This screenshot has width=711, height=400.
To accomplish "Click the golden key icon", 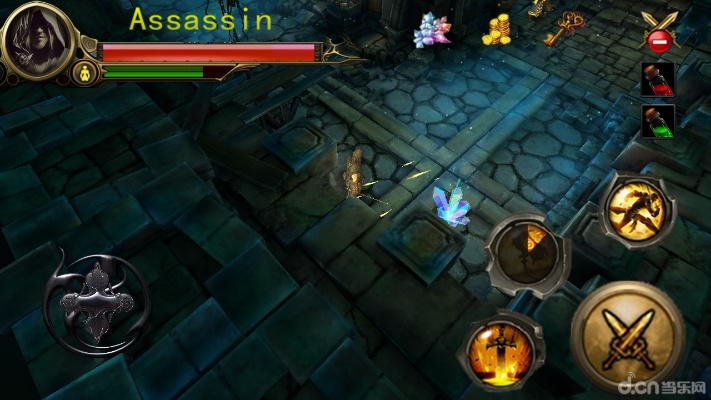I will click(x=565, y=28).
